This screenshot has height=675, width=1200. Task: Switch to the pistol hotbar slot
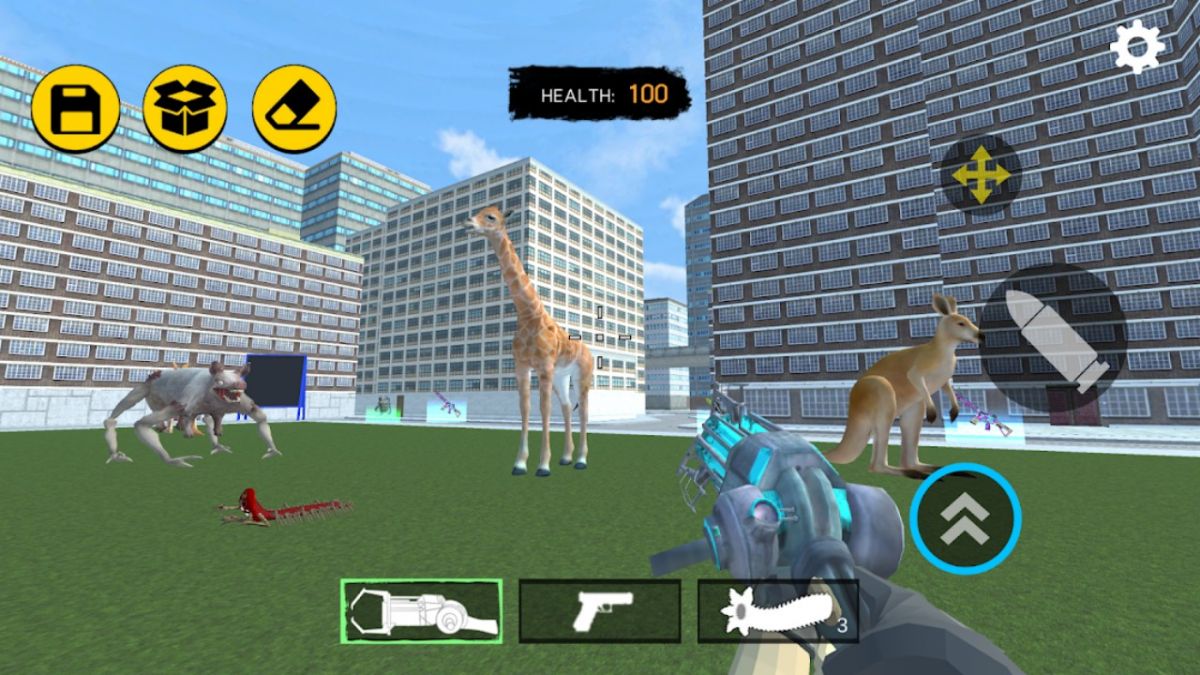600,611
